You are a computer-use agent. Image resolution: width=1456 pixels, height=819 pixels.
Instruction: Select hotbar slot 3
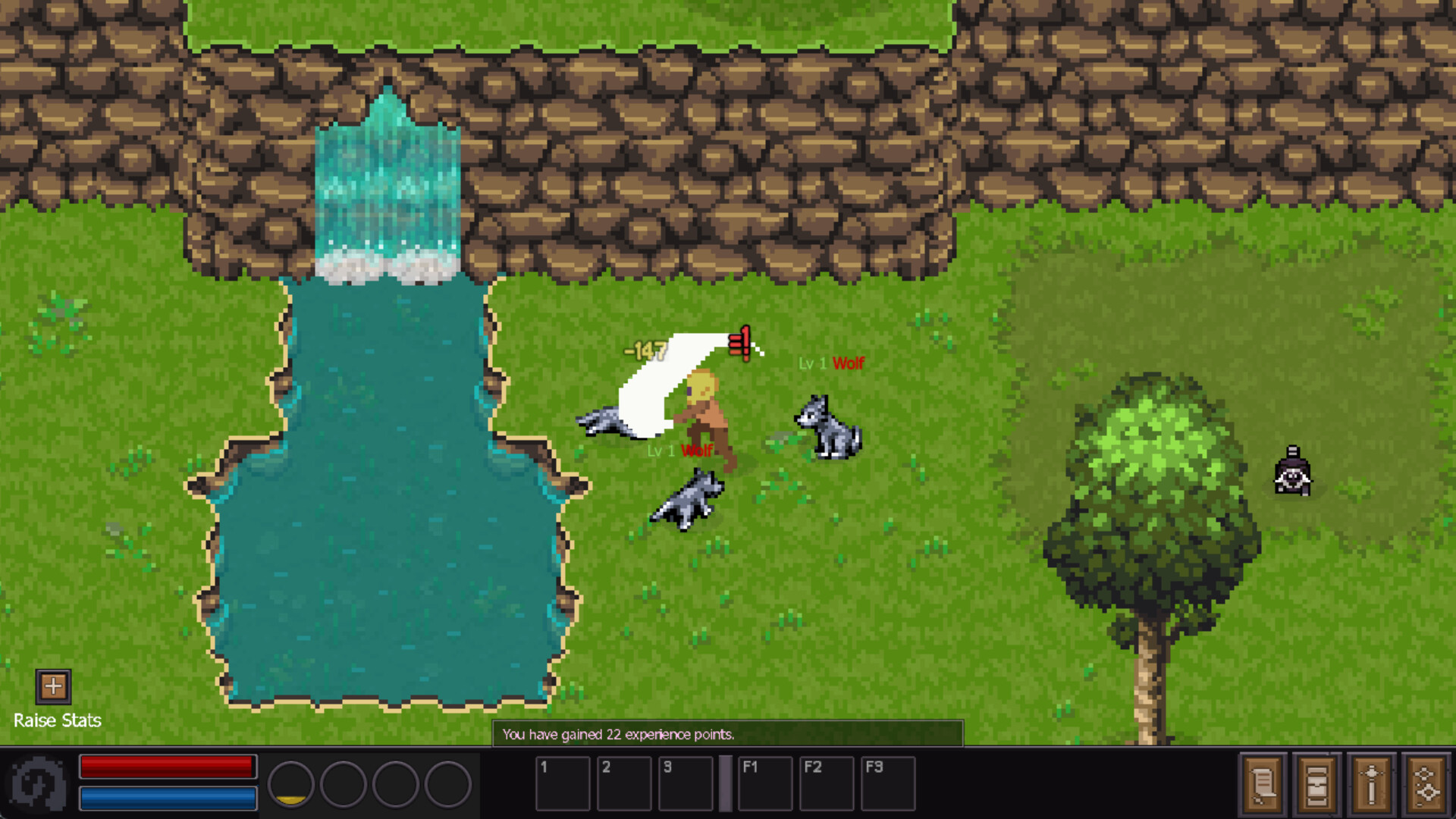[x=687, y=783]
